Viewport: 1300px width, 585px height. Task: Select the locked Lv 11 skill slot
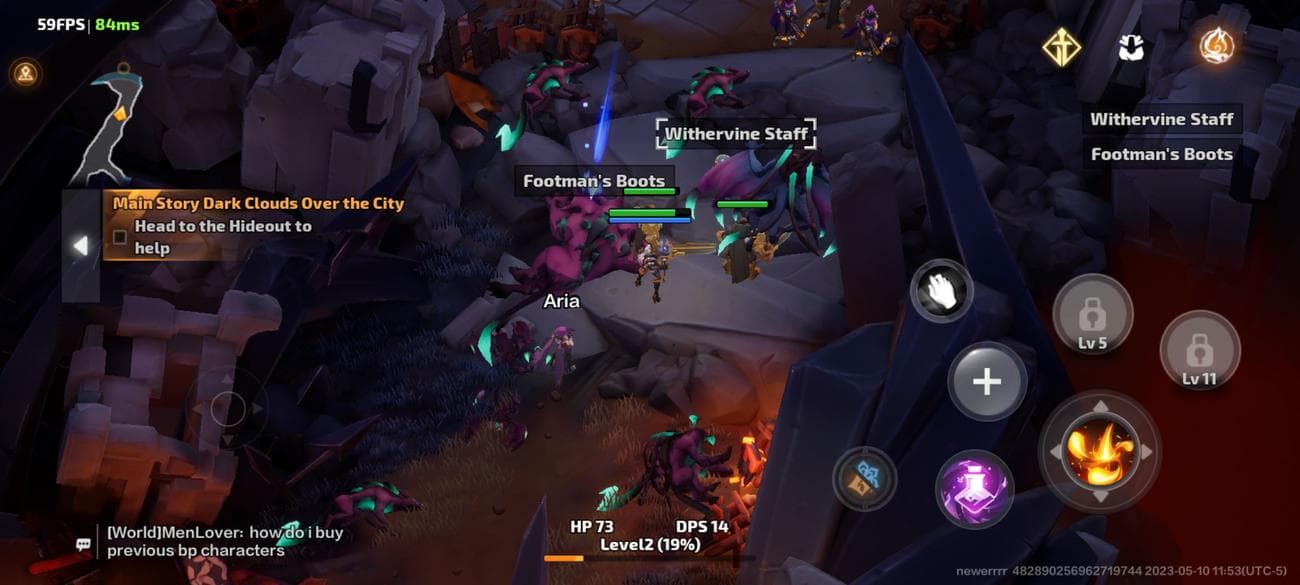[1198, 352]
